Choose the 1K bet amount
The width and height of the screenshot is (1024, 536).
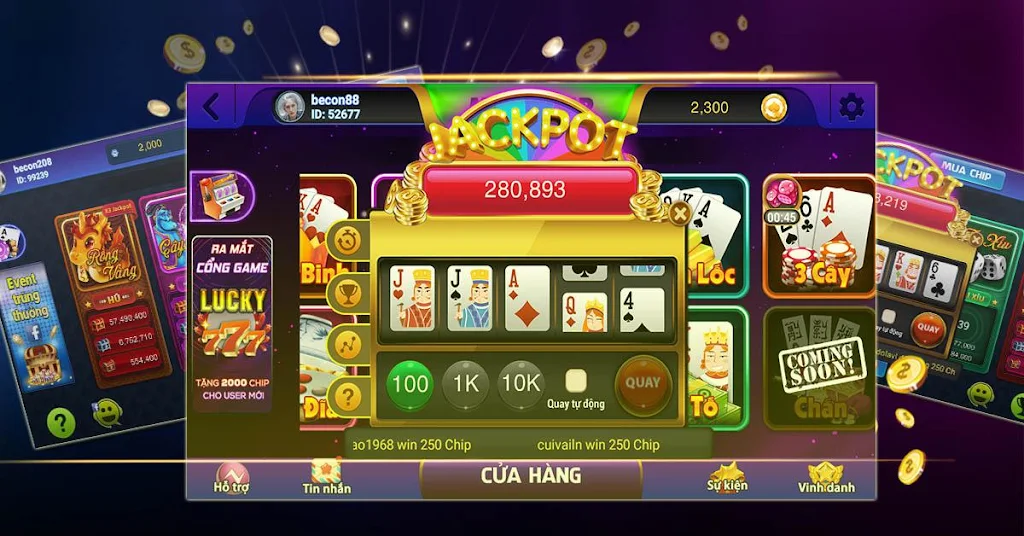[x=464, y=384]
